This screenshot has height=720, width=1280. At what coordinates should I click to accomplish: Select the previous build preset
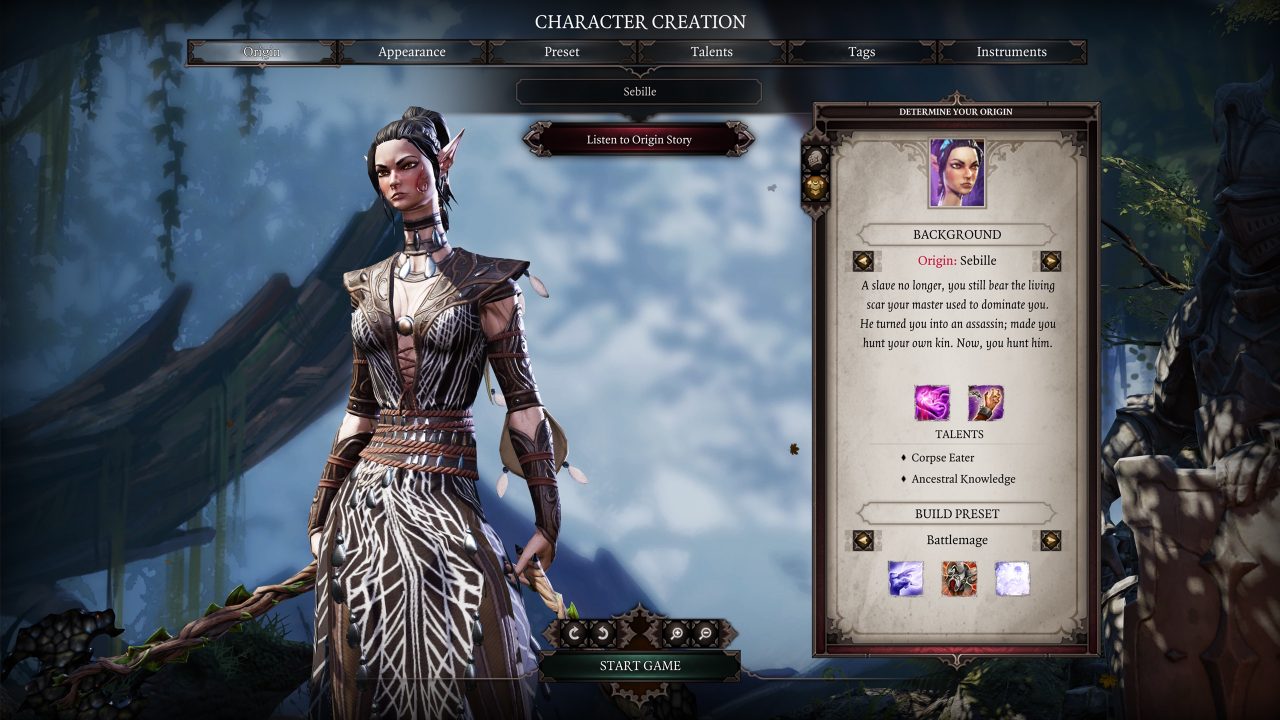point(863,540)
